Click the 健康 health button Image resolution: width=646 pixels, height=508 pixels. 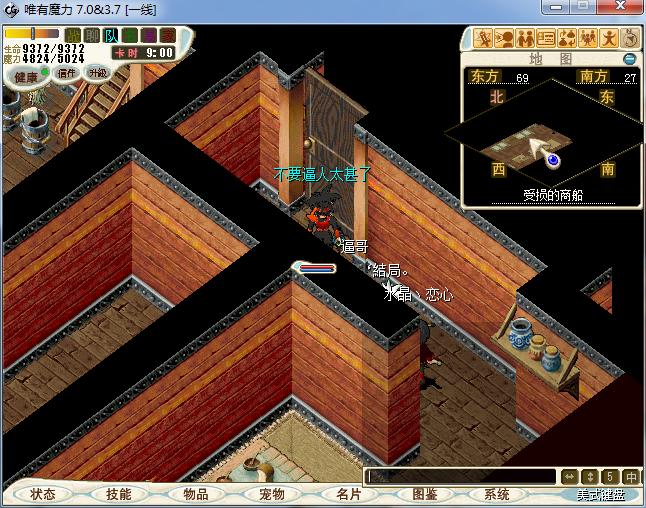click(25, 77)
